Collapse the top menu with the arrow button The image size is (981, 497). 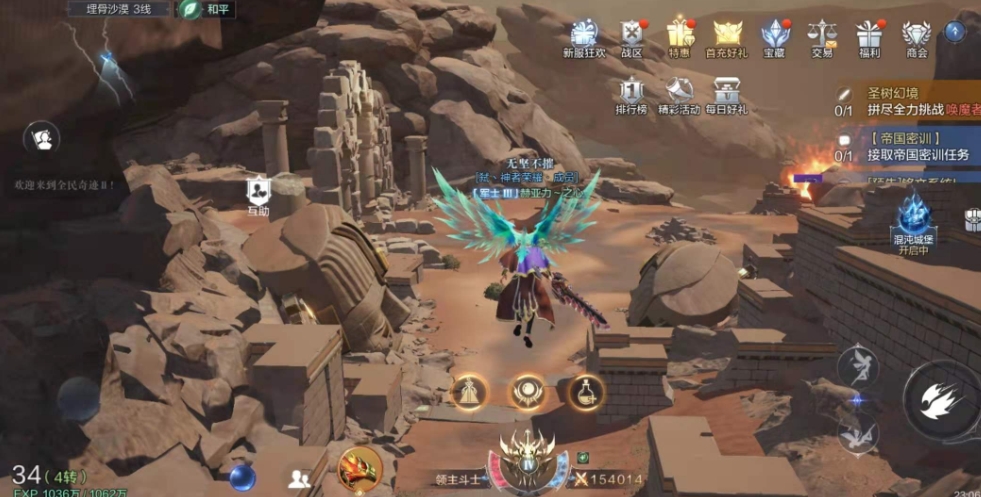click(x=955, y=31)
